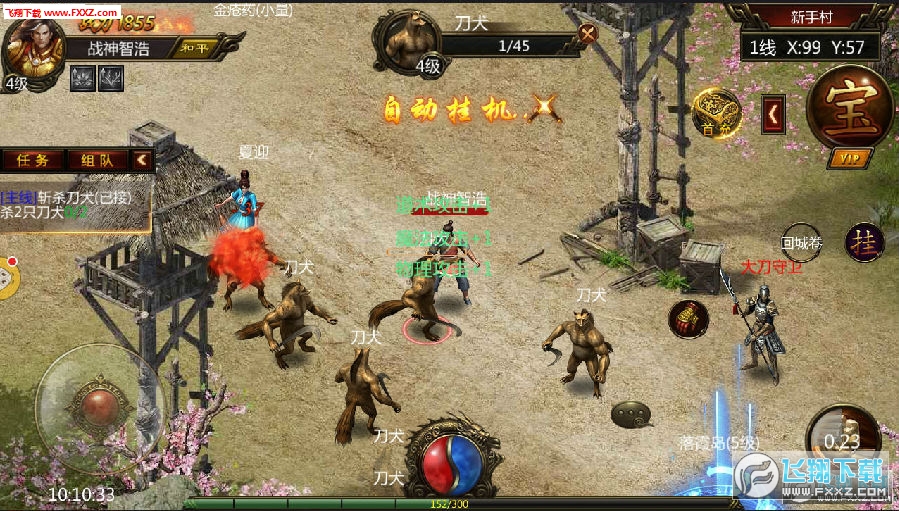Open the 宝 treasure shop button
This screenshot has height=511, width=899.
coord(850,108)
